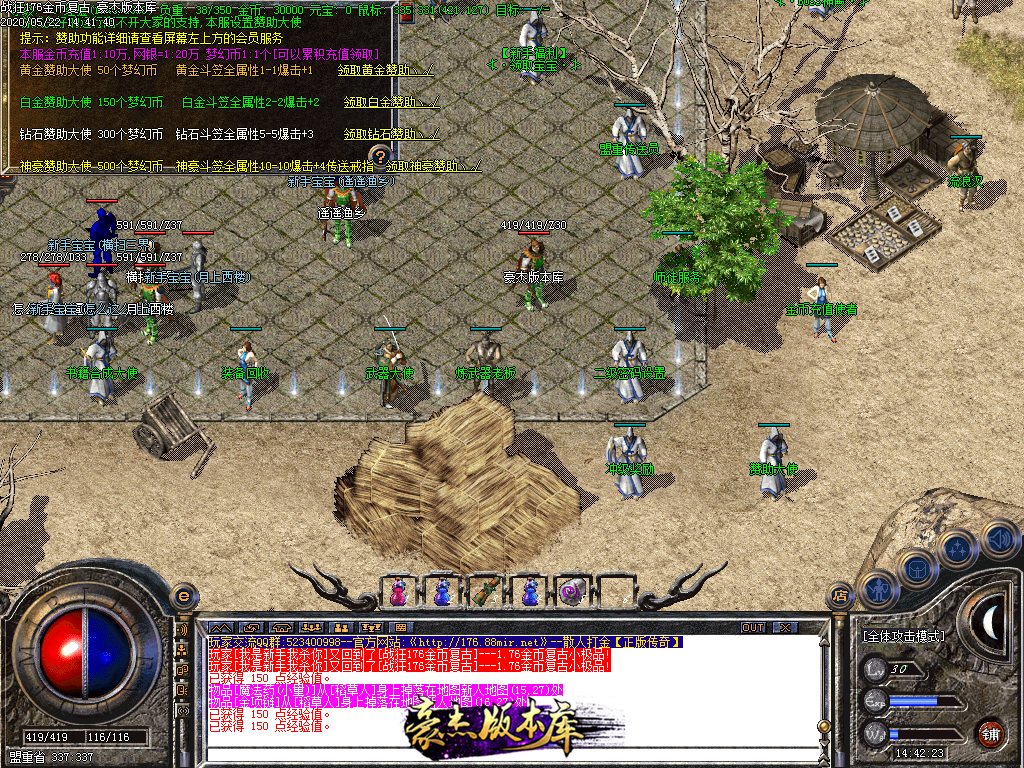Focus the chat input line

(x=500, y=756)
